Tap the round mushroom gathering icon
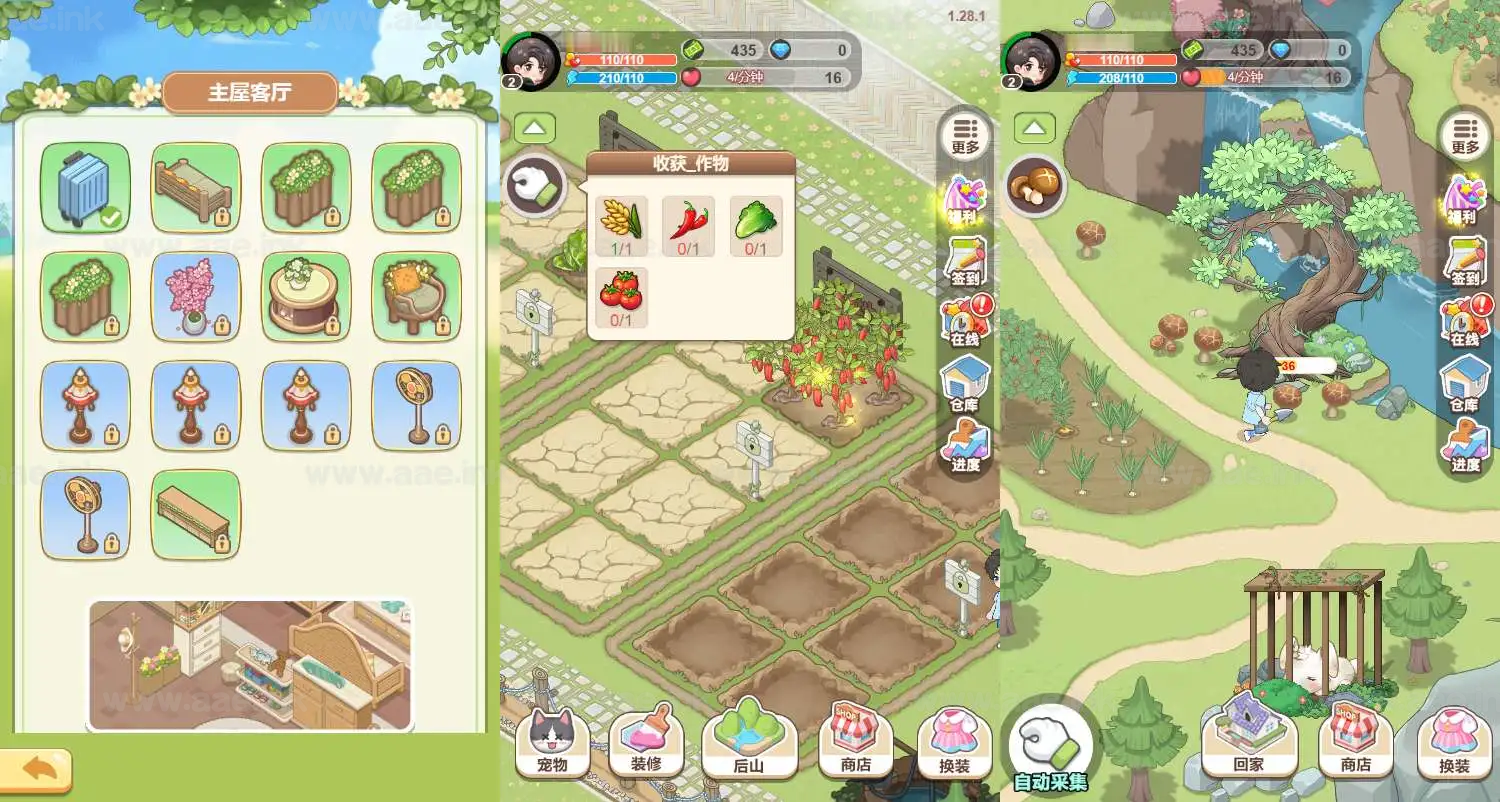The width and height of the screenshot is (1500, 802). coord(1035,186)
